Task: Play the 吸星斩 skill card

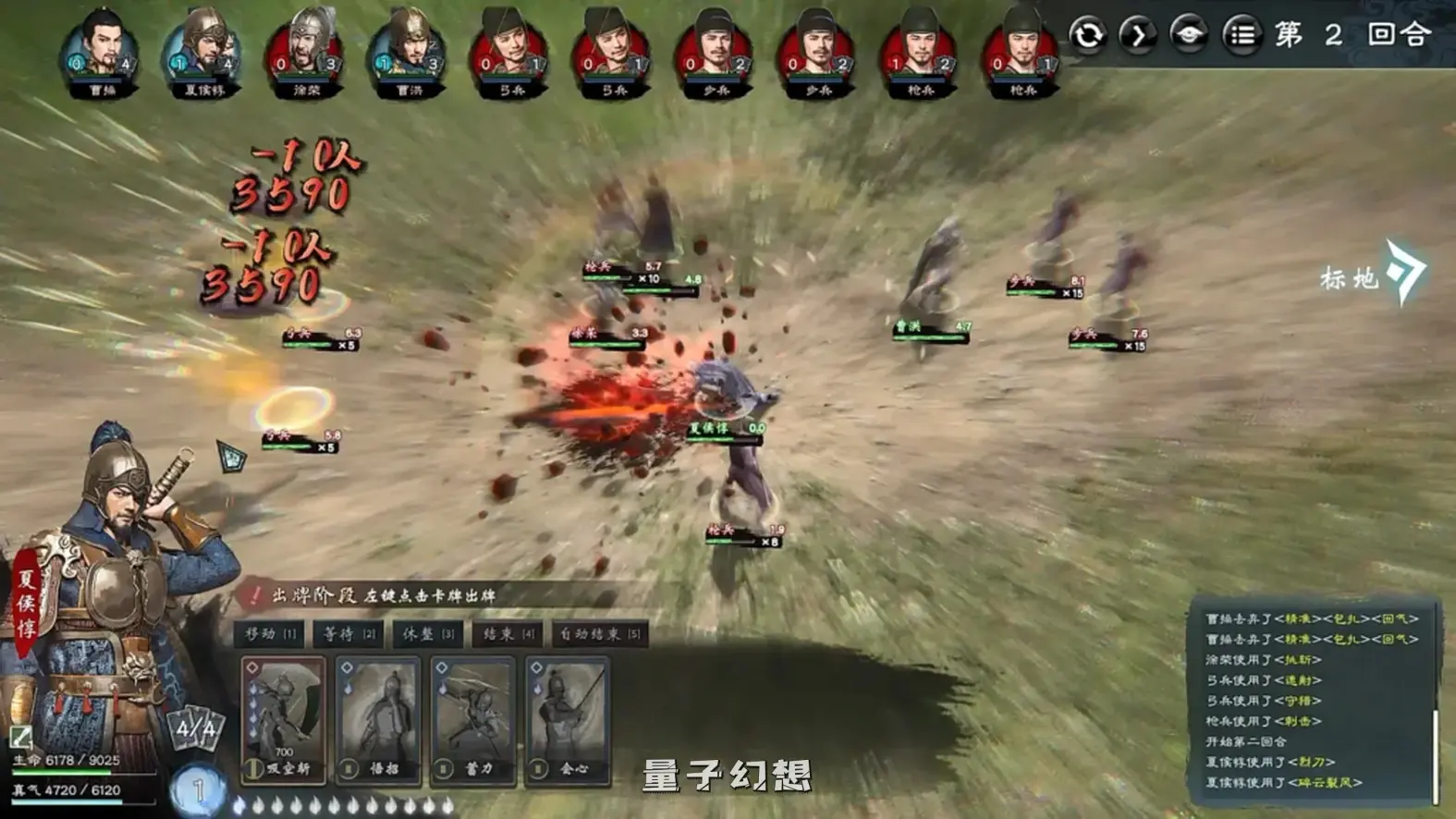Action: click(x=282, y=716)
